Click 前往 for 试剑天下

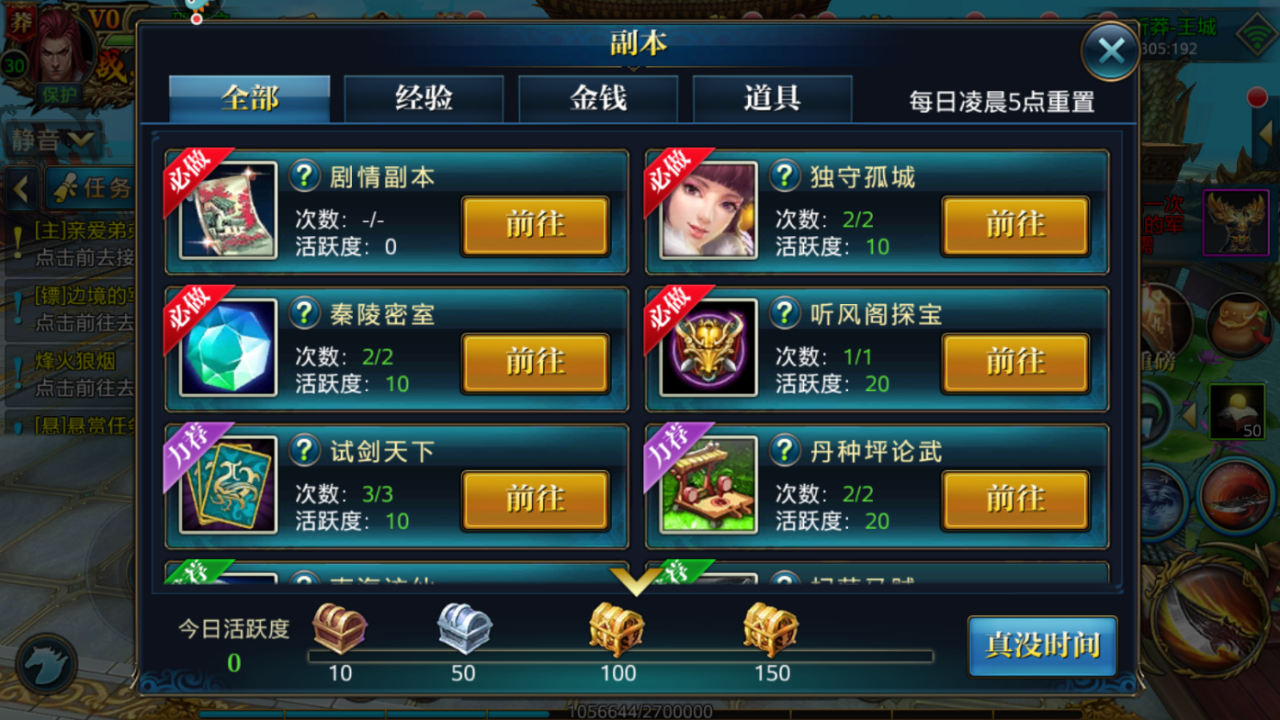[534, 501]
